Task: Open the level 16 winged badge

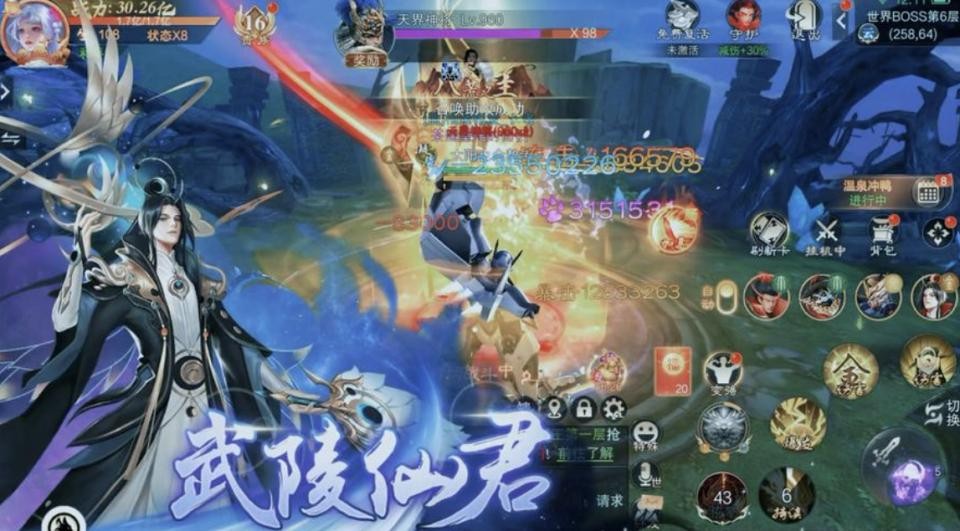Action: coord(254,22)
